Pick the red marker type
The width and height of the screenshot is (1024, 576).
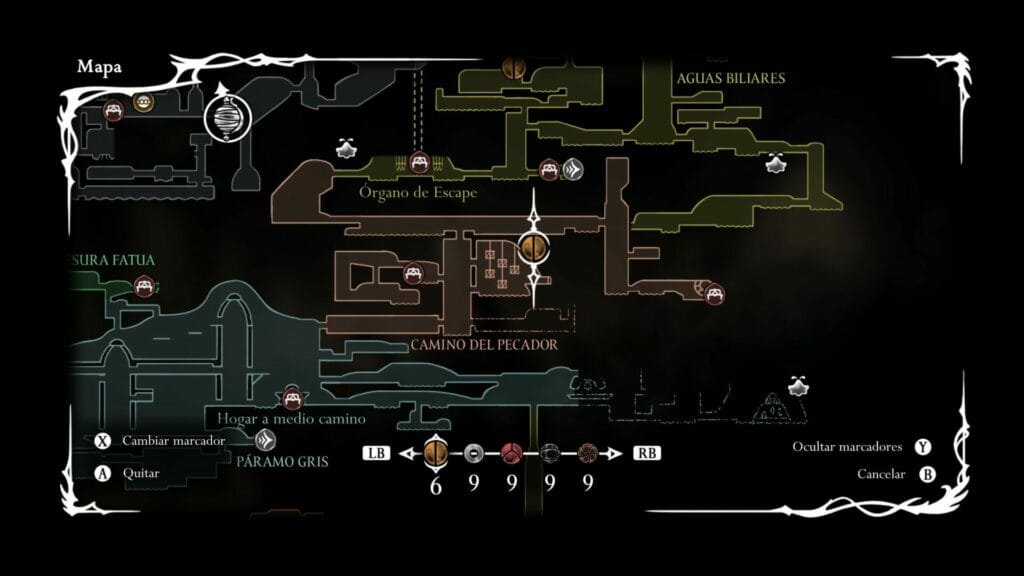[x=512, y=453]
